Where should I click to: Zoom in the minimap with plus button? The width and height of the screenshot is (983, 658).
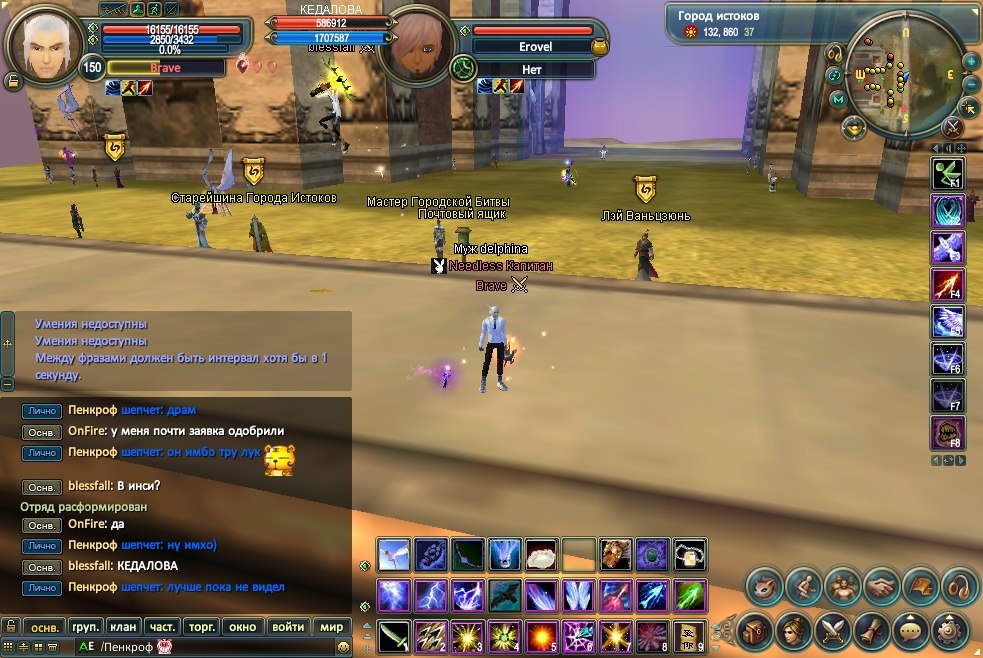pos(971,61)
